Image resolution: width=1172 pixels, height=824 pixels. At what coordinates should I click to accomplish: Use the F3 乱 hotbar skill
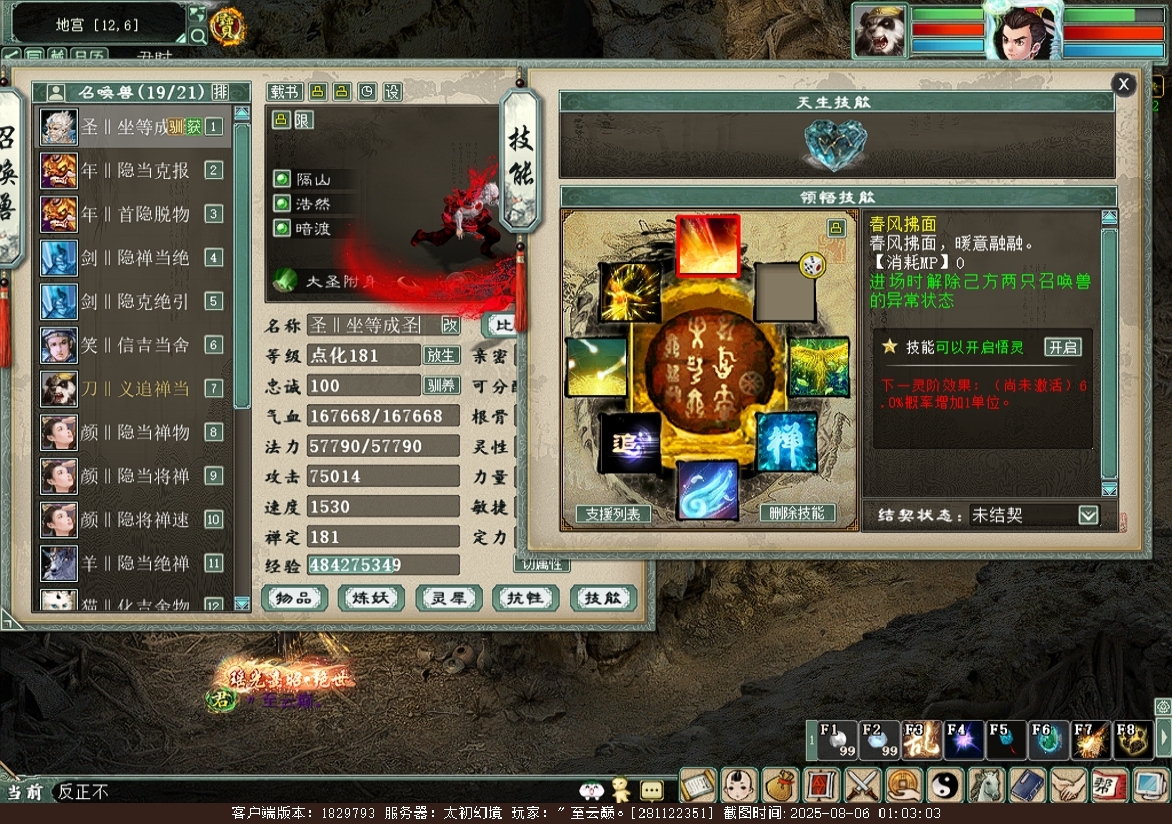pos(921,740)
